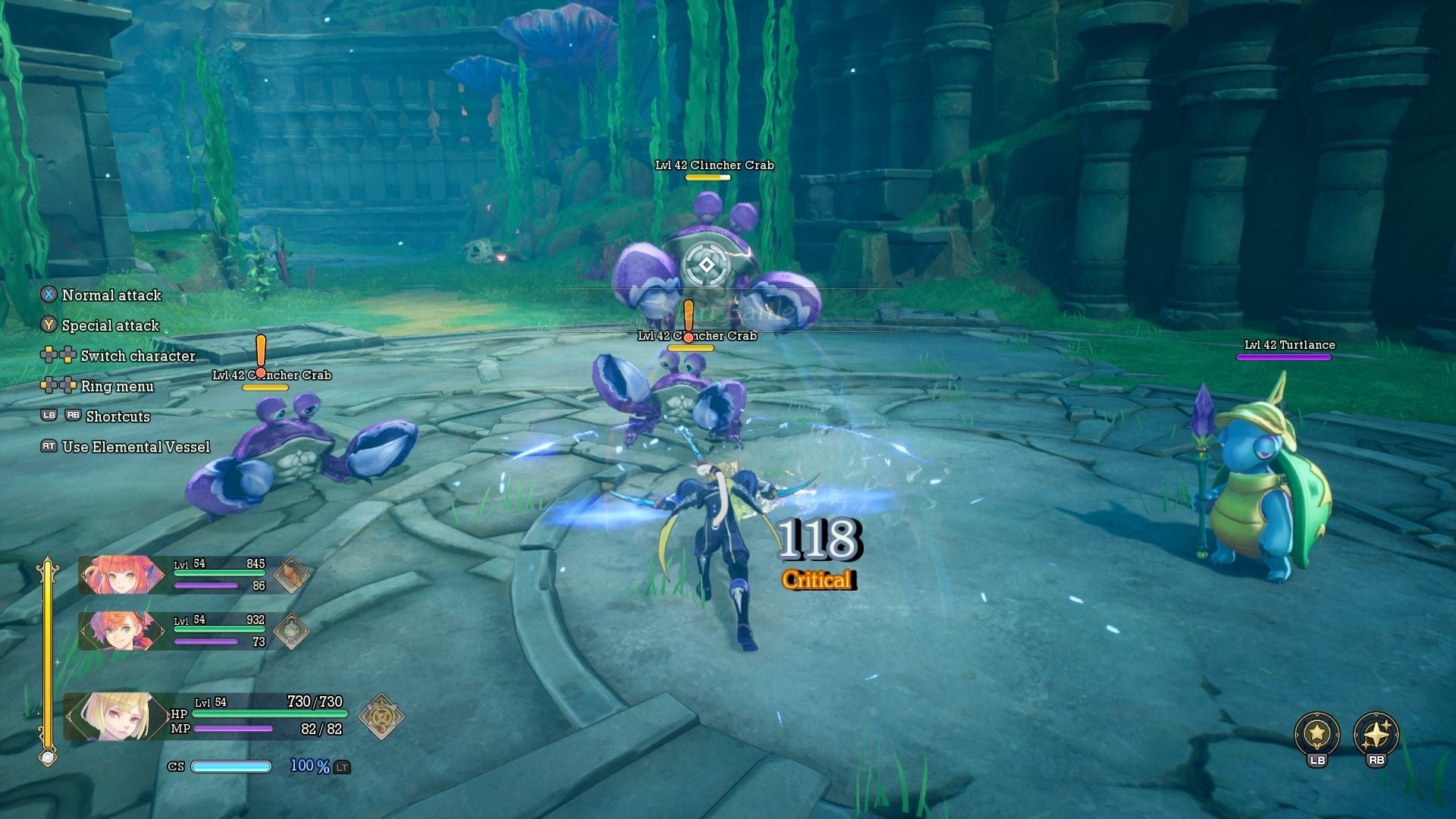This screenshot has width=1456, height=819.
Task: Click the X Normal attack icon
Action: (x=49, y=295)
